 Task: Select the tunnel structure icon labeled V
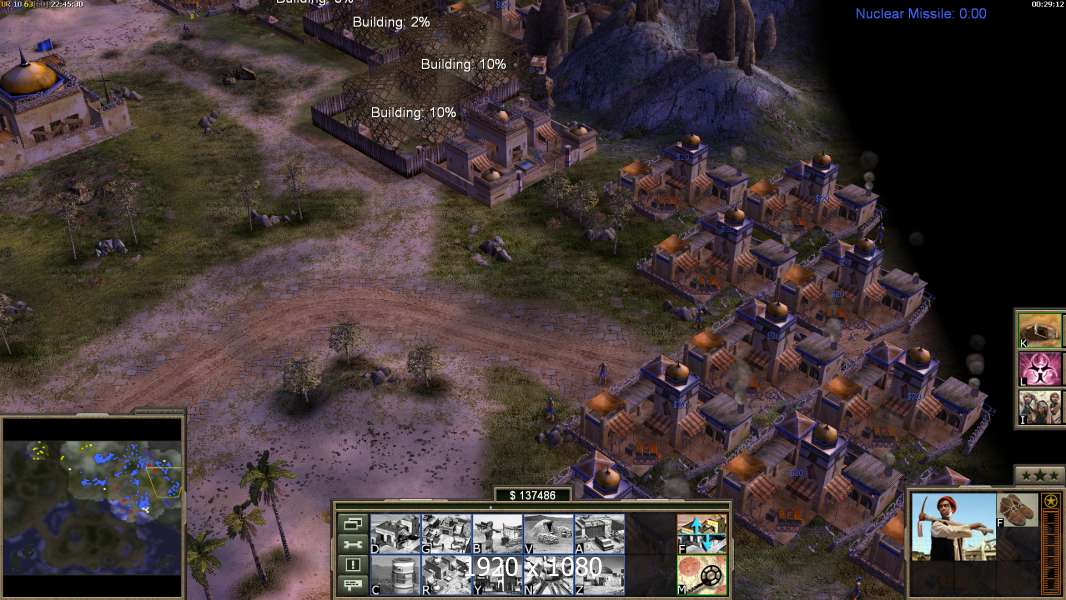coord(548,534)
